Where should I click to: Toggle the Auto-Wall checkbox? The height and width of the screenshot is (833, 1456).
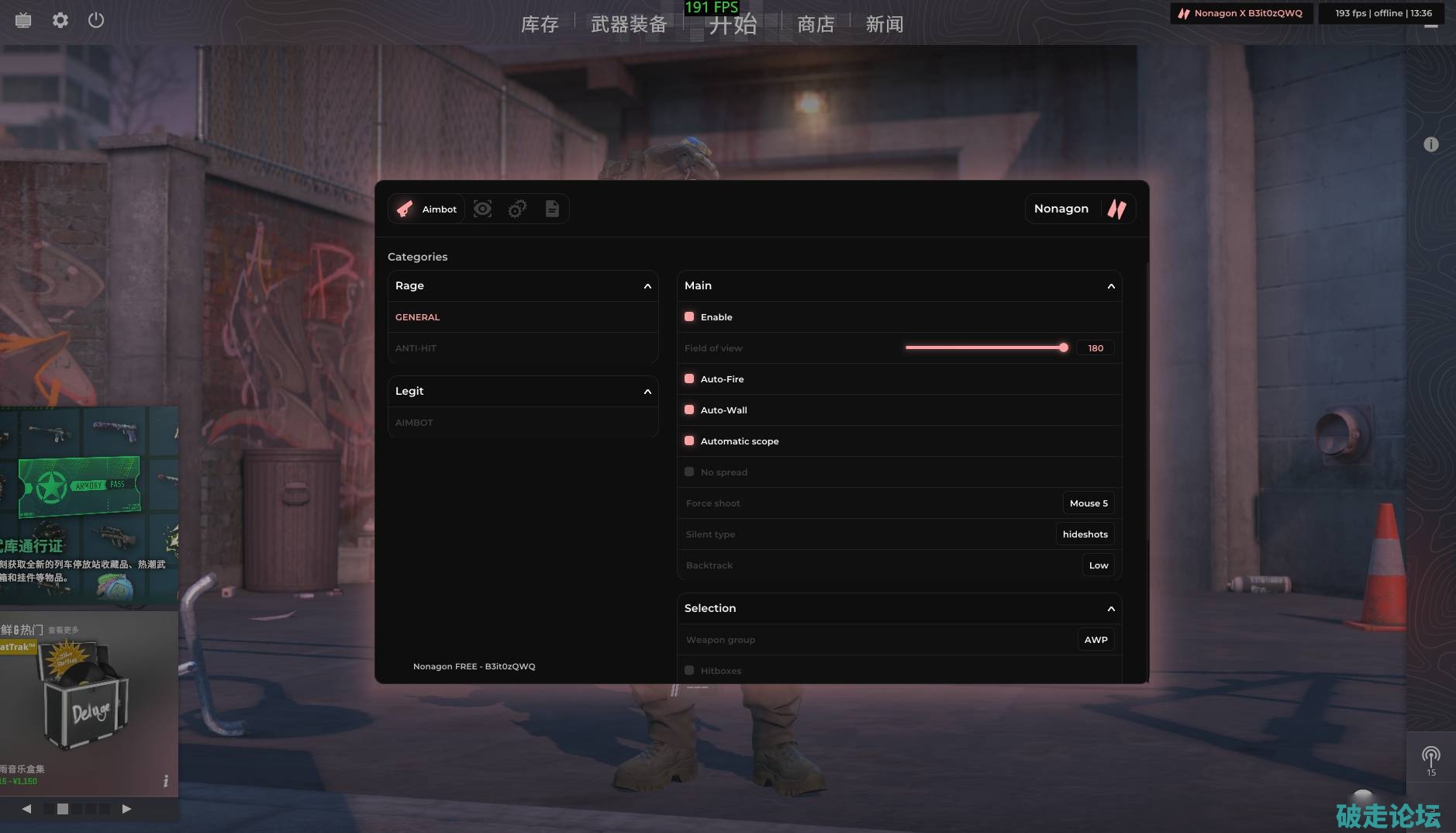tap(689, 410)
